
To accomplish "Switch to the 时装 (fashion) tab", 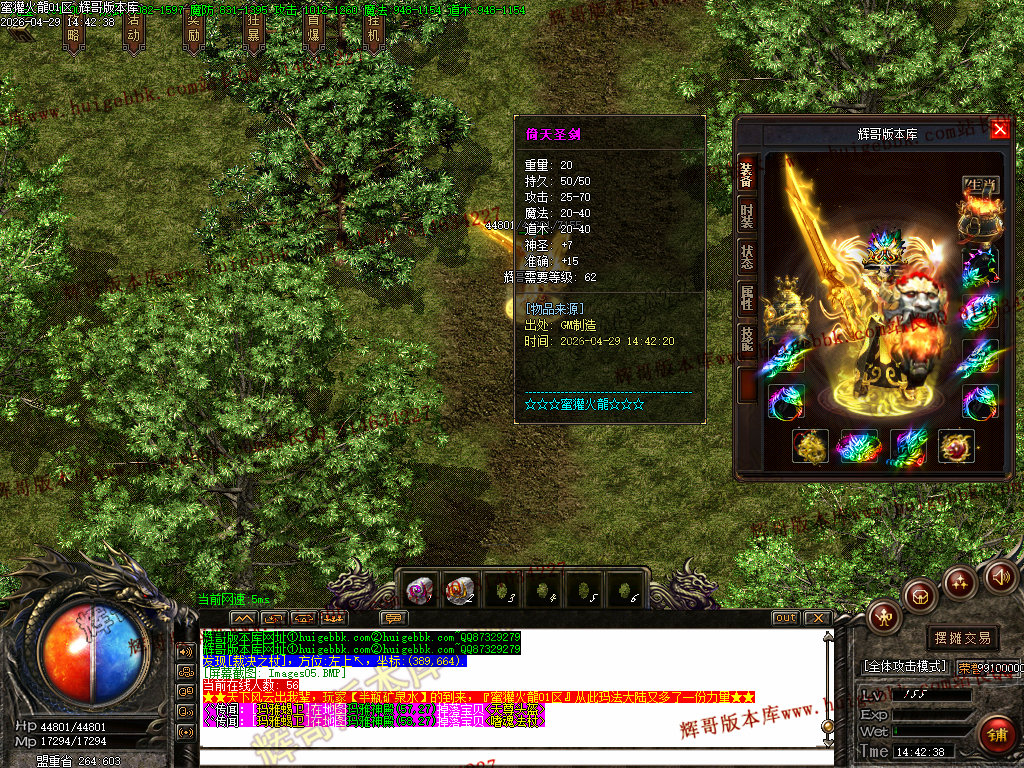I will click(x=747, y=215).
